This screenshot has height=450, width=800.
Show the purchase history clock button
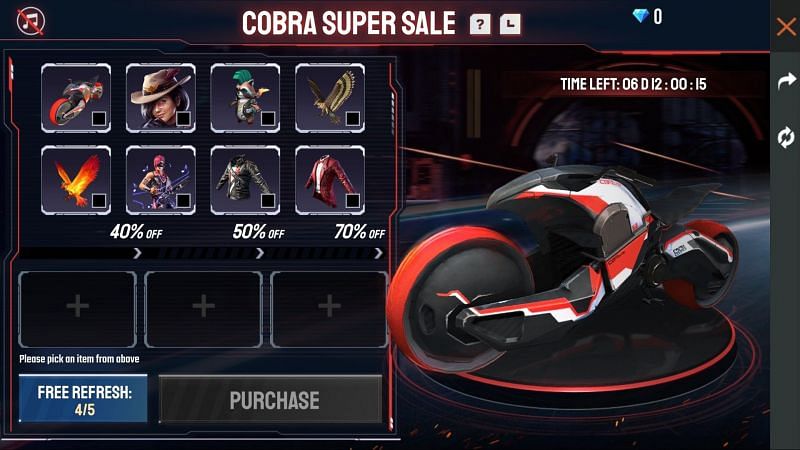(x=510, y=23)
